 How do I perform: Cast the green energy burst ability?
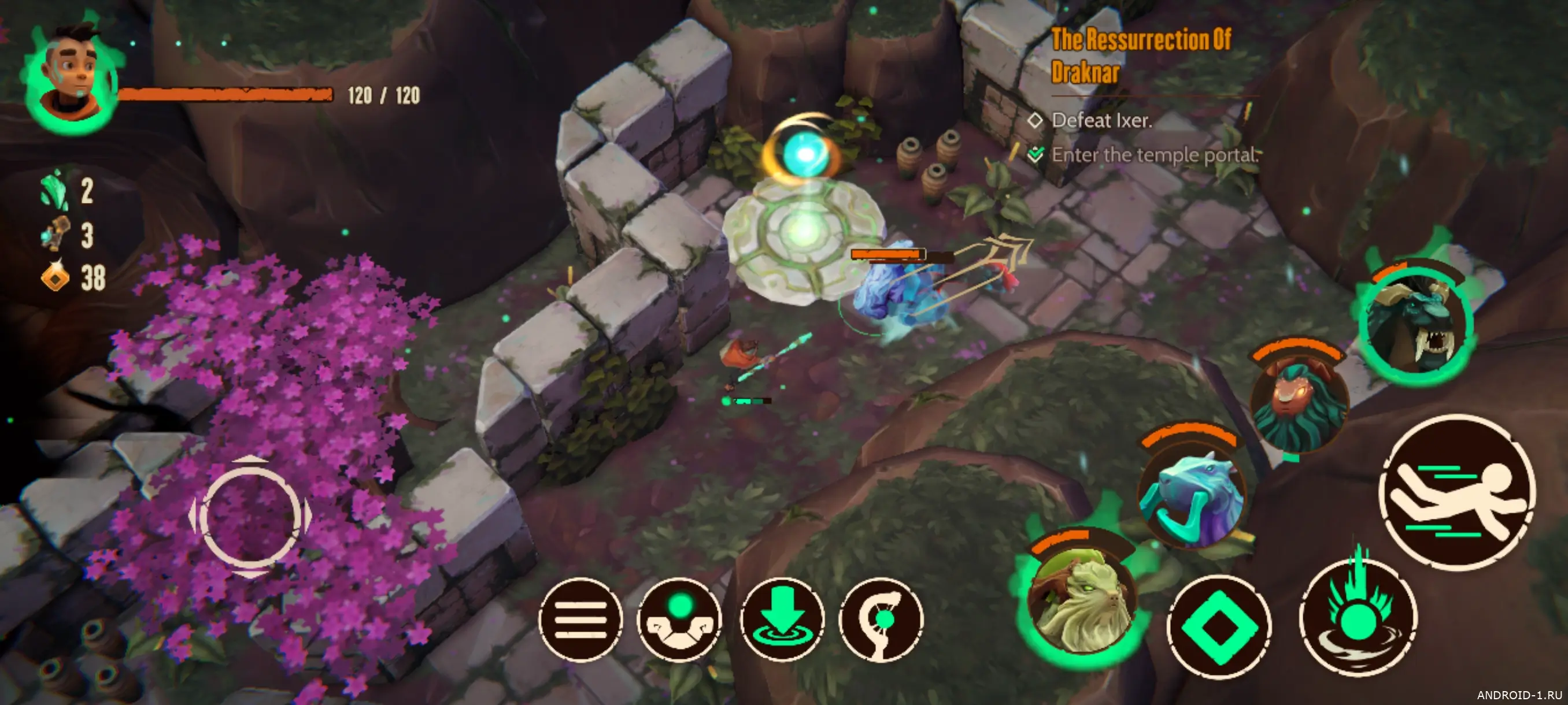1358,620
